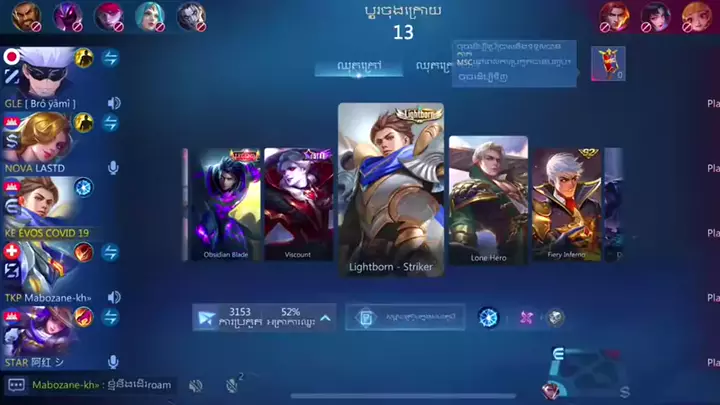This screenshot has width=720, height=405.
Task: Toggle speaker icon next to GLE's name
Action: point(114,103)
